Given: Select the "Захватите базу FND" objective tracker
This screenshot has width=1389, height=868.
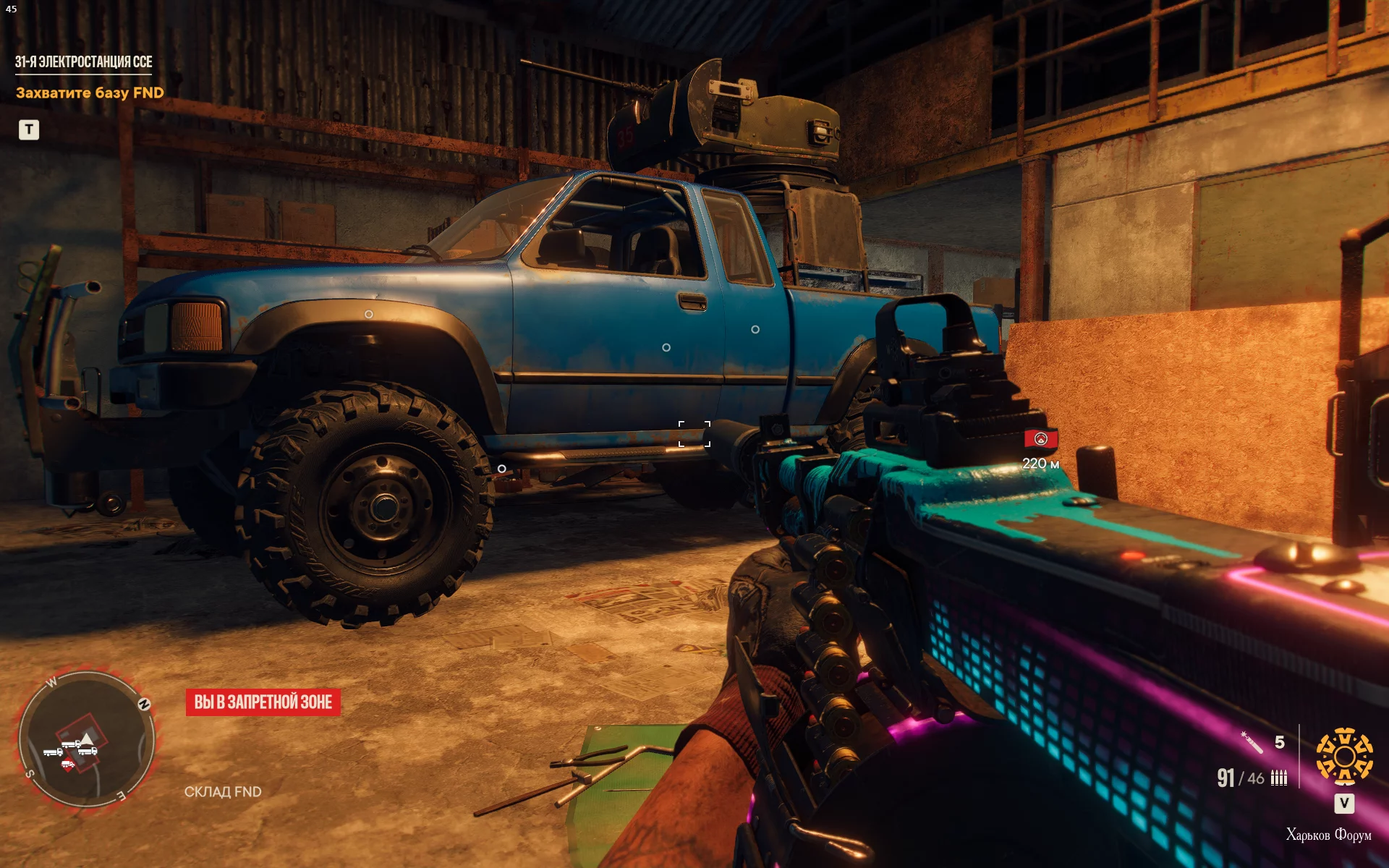Looking at the screenshot, I should [x=90, y=93].
